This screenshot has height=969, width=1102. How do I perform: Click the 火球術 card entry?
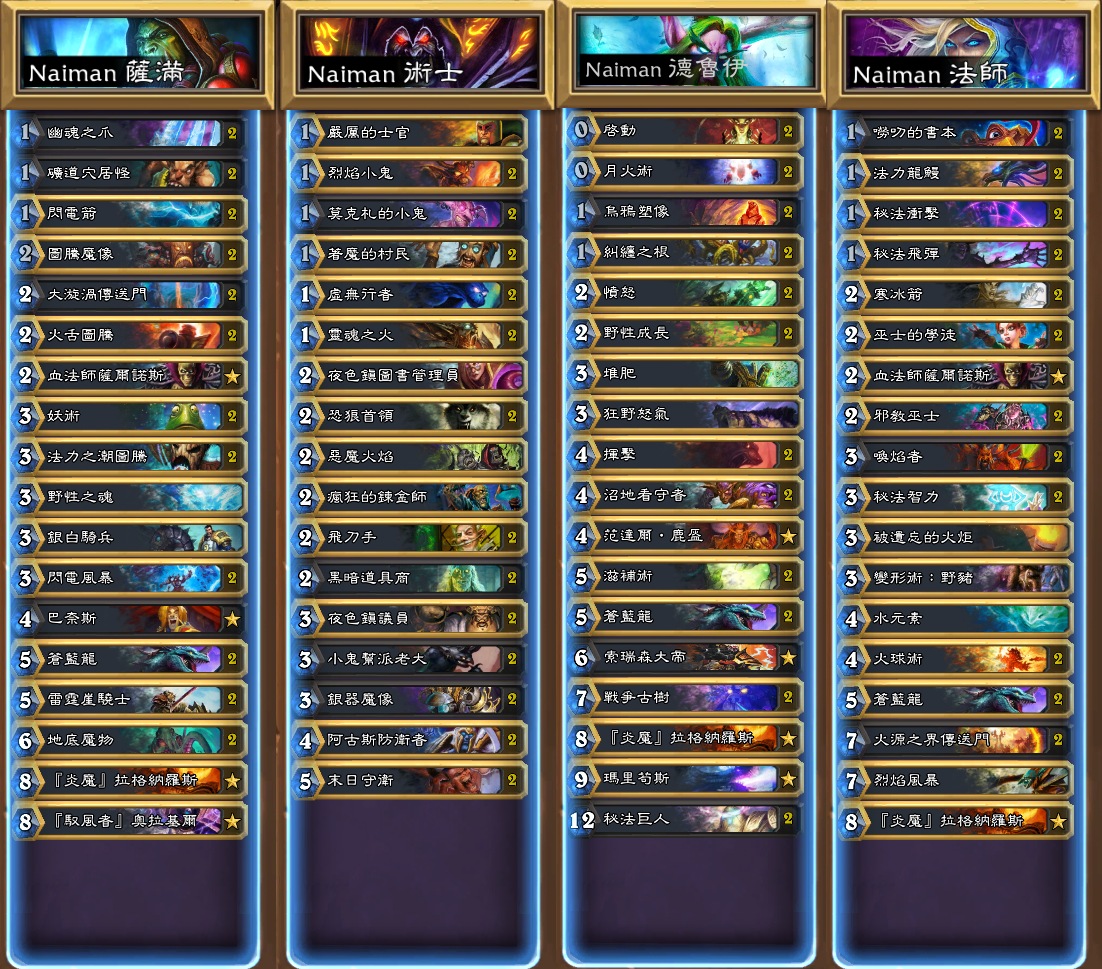point(955,659)
